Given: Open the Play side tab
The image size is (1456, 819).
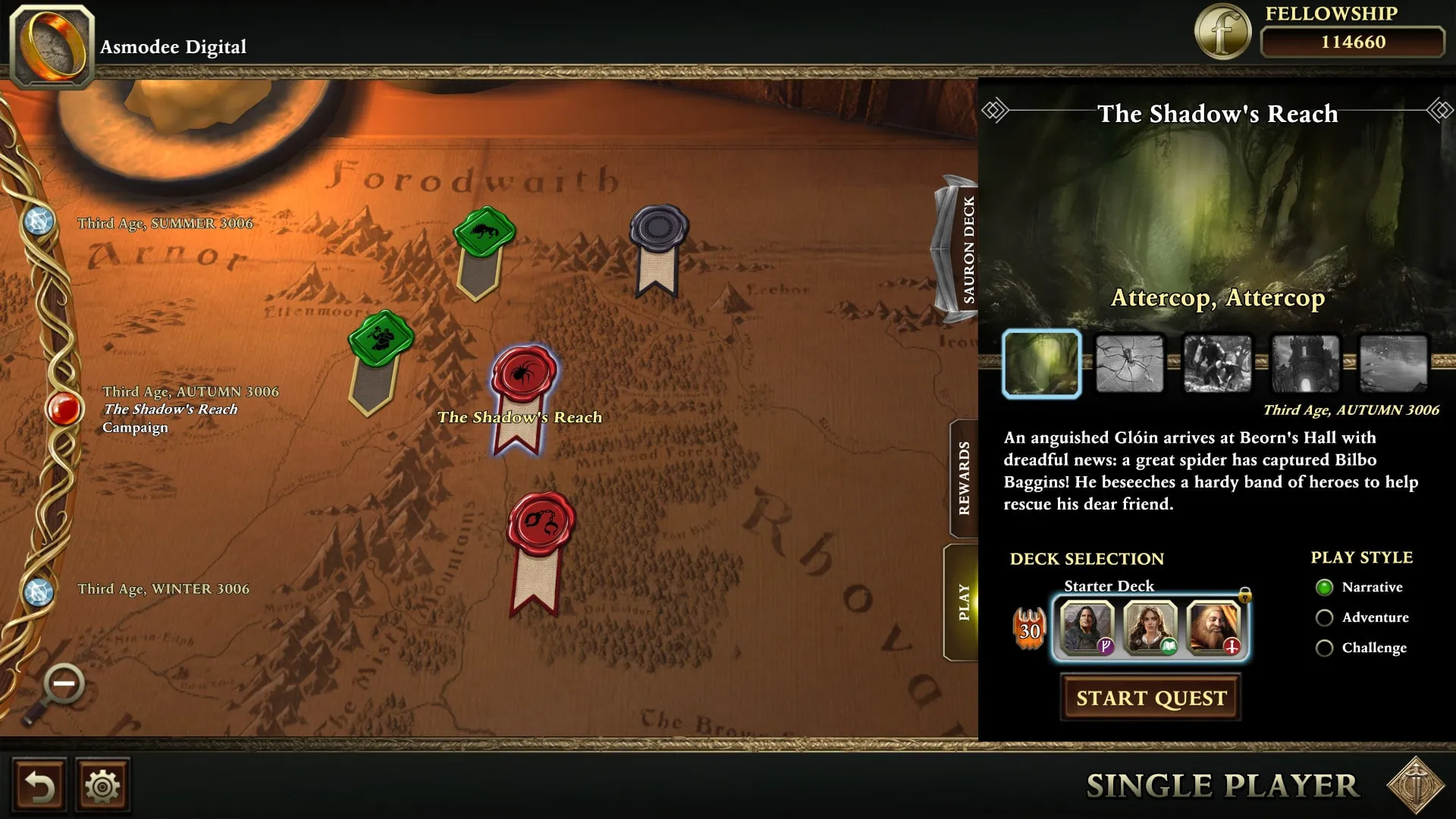Looking at the screenshot, I should pyautogui.click(x=963, y=602).
